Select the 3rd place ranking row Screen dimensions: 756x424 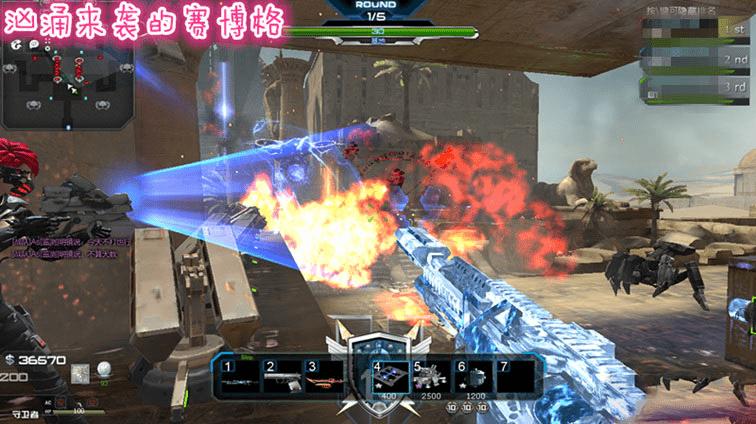[695, 88]
